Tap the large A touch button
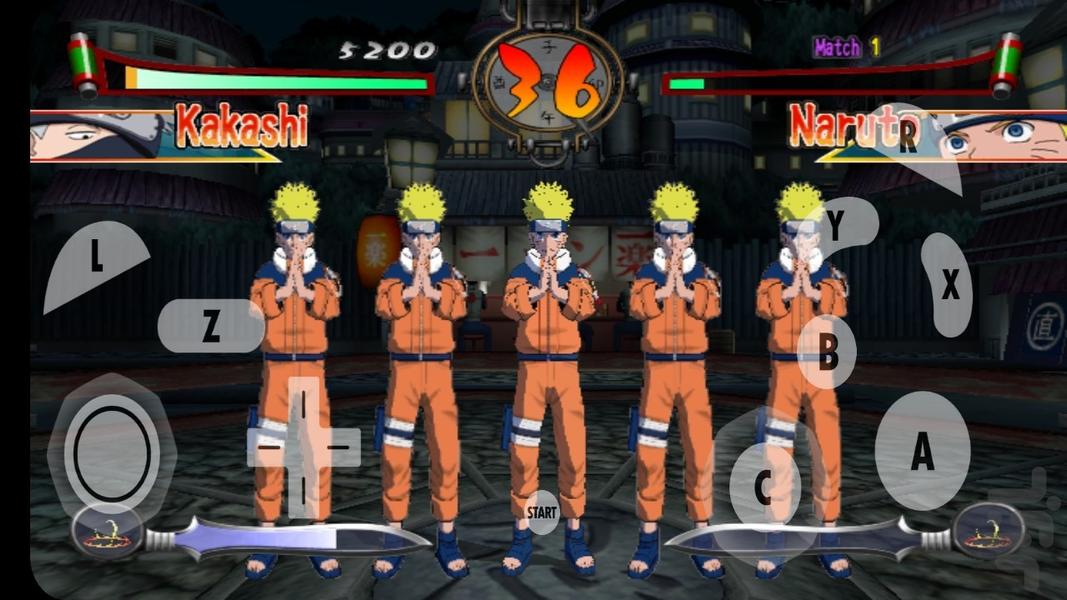1067x600 pixels. tap(921, 451)
